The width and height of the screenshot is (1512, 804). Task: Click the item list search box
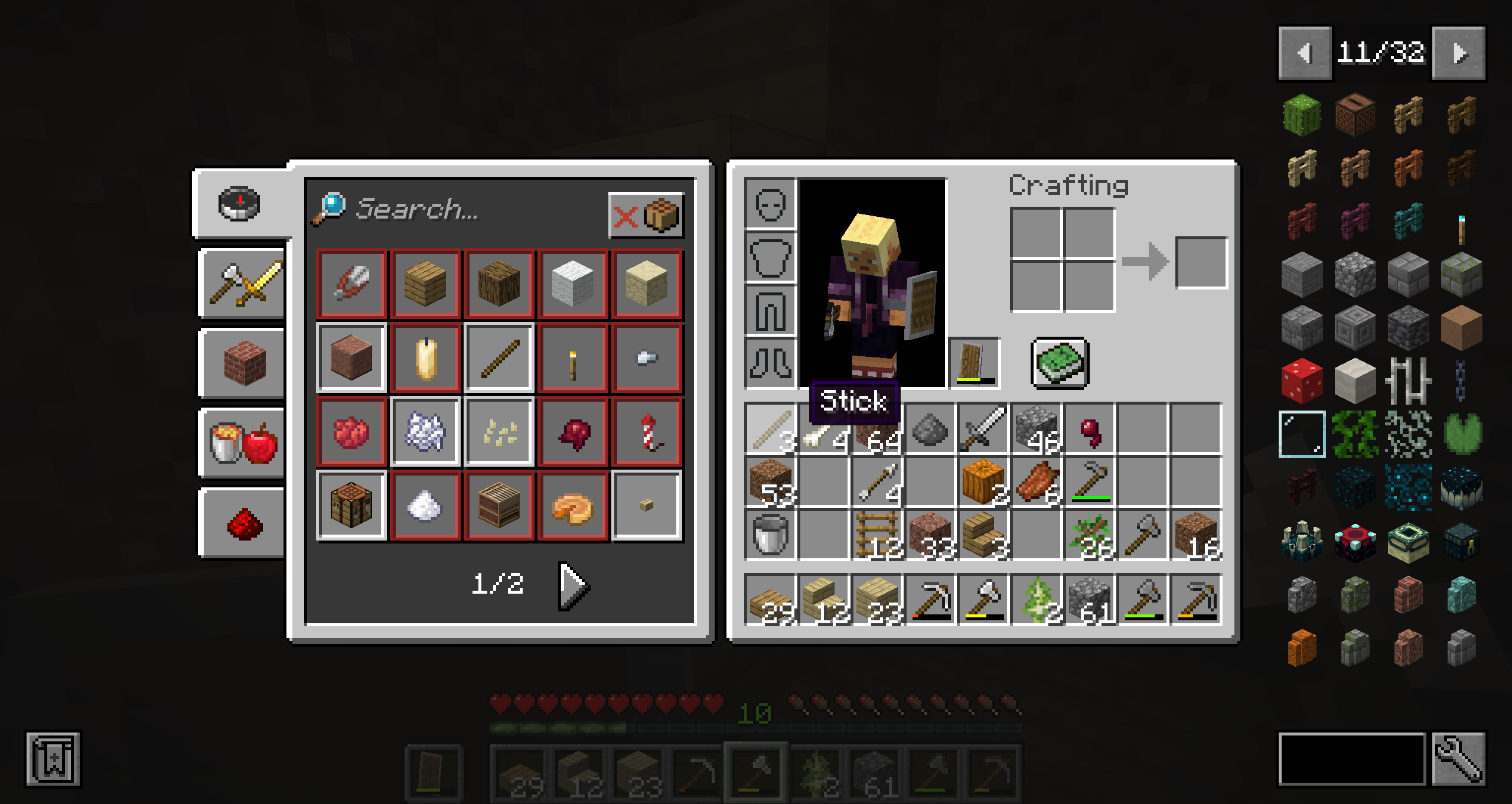click(1351, 760)
